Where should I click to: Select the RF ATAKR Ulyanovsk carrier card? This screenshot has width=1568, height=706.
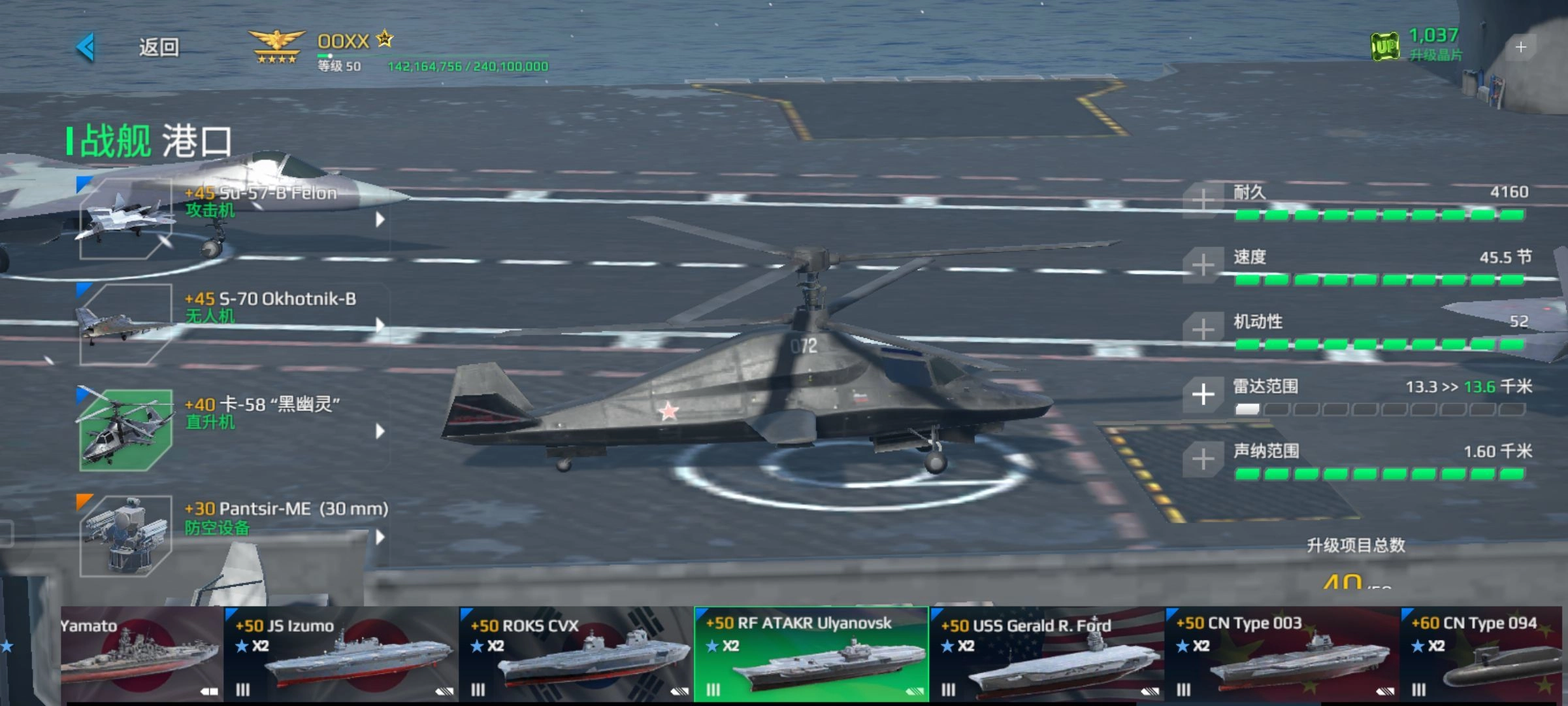point(811,655)
